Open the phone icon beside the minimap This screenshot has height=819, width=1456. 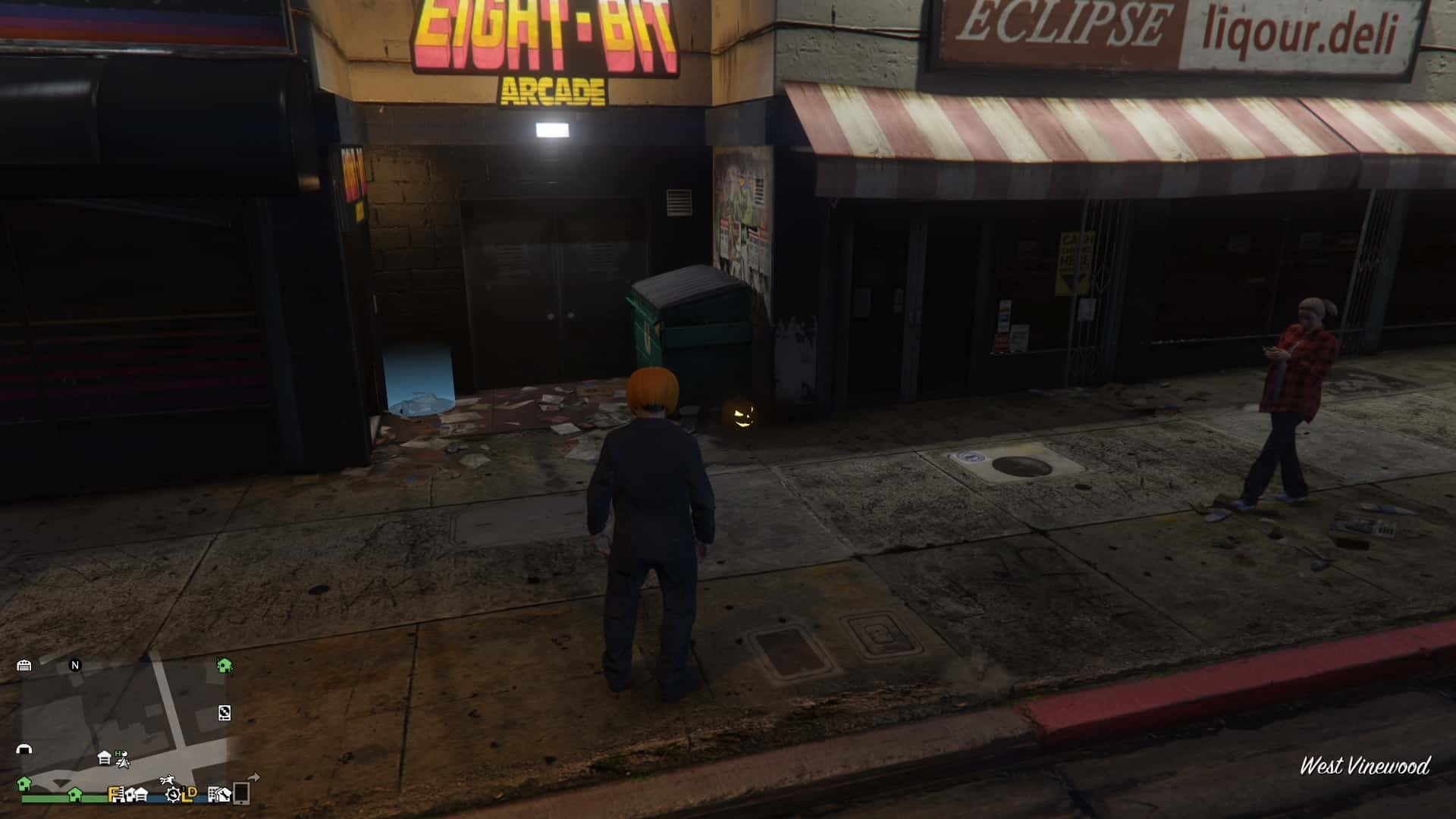[241, 792]
